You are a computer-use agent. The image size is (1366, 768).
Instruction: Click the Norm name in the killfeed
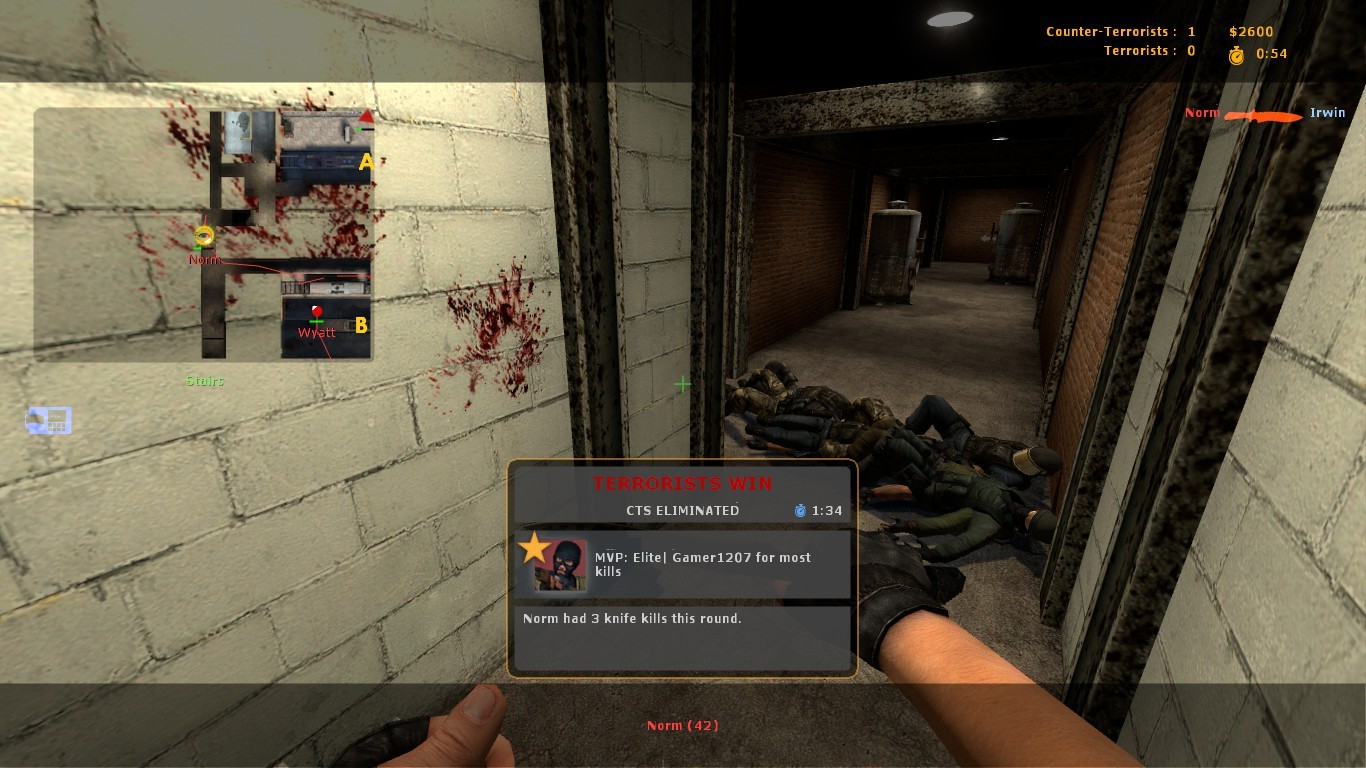click(x=1202, y=113)
